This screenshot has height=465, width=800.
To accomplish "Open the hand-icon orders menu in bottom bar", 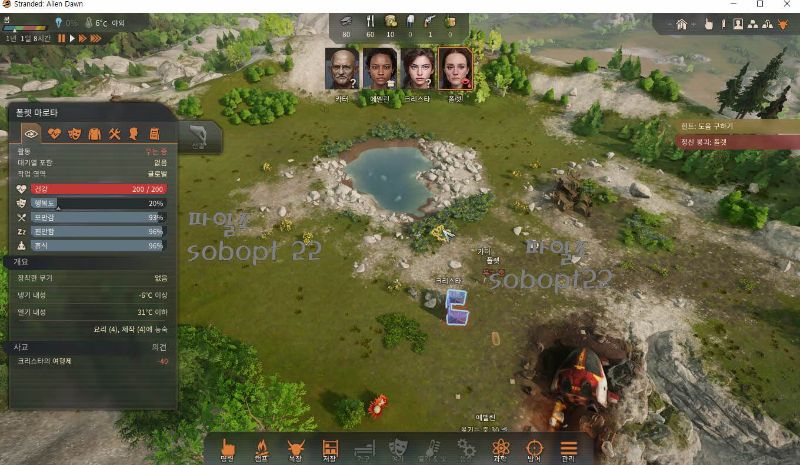I will 228,447.
